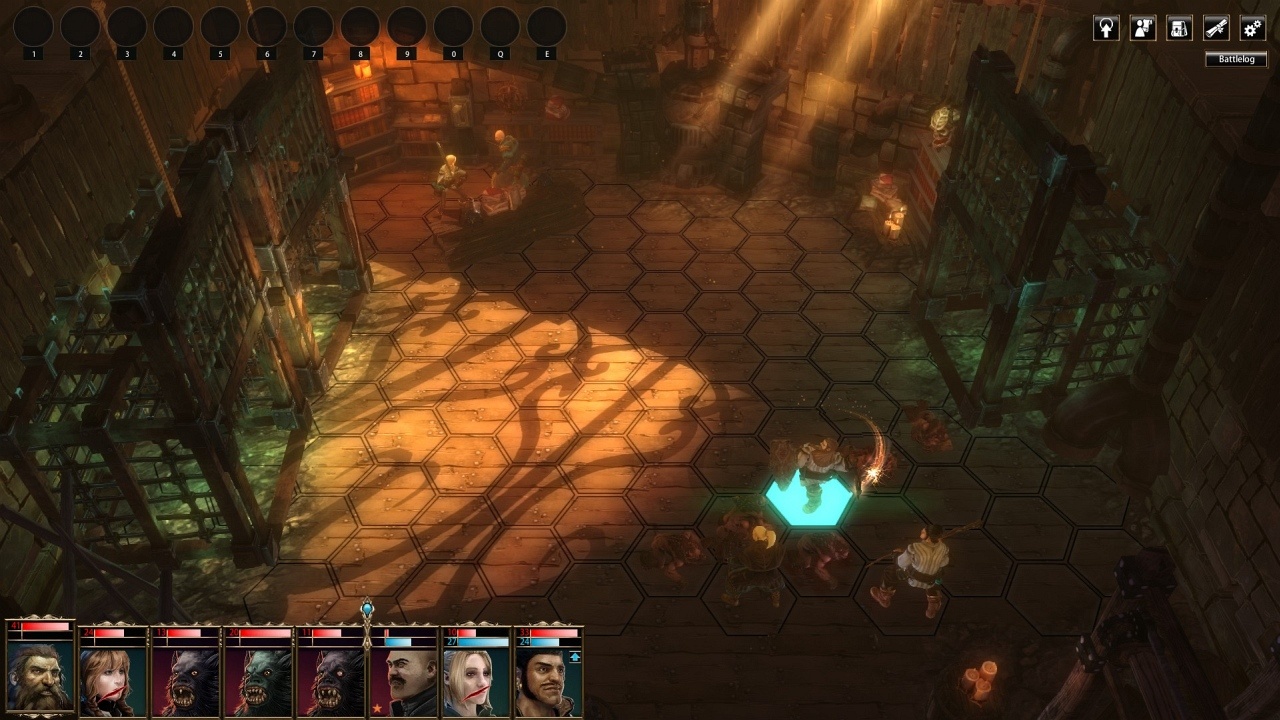Open the quest scroll journal
Screen dimensions: 1280x720
[1216, 28]
